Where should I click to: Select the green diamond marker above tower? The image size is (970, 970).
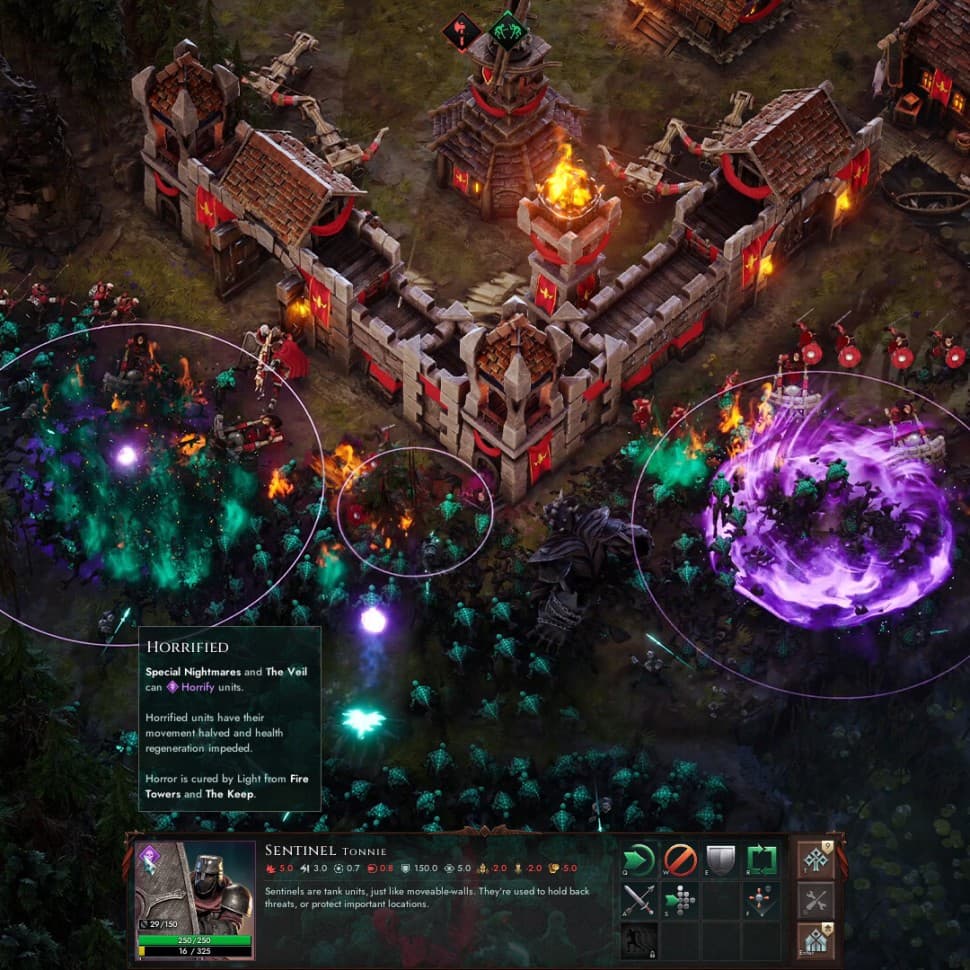pyautogui.click(x=508, y=29)
